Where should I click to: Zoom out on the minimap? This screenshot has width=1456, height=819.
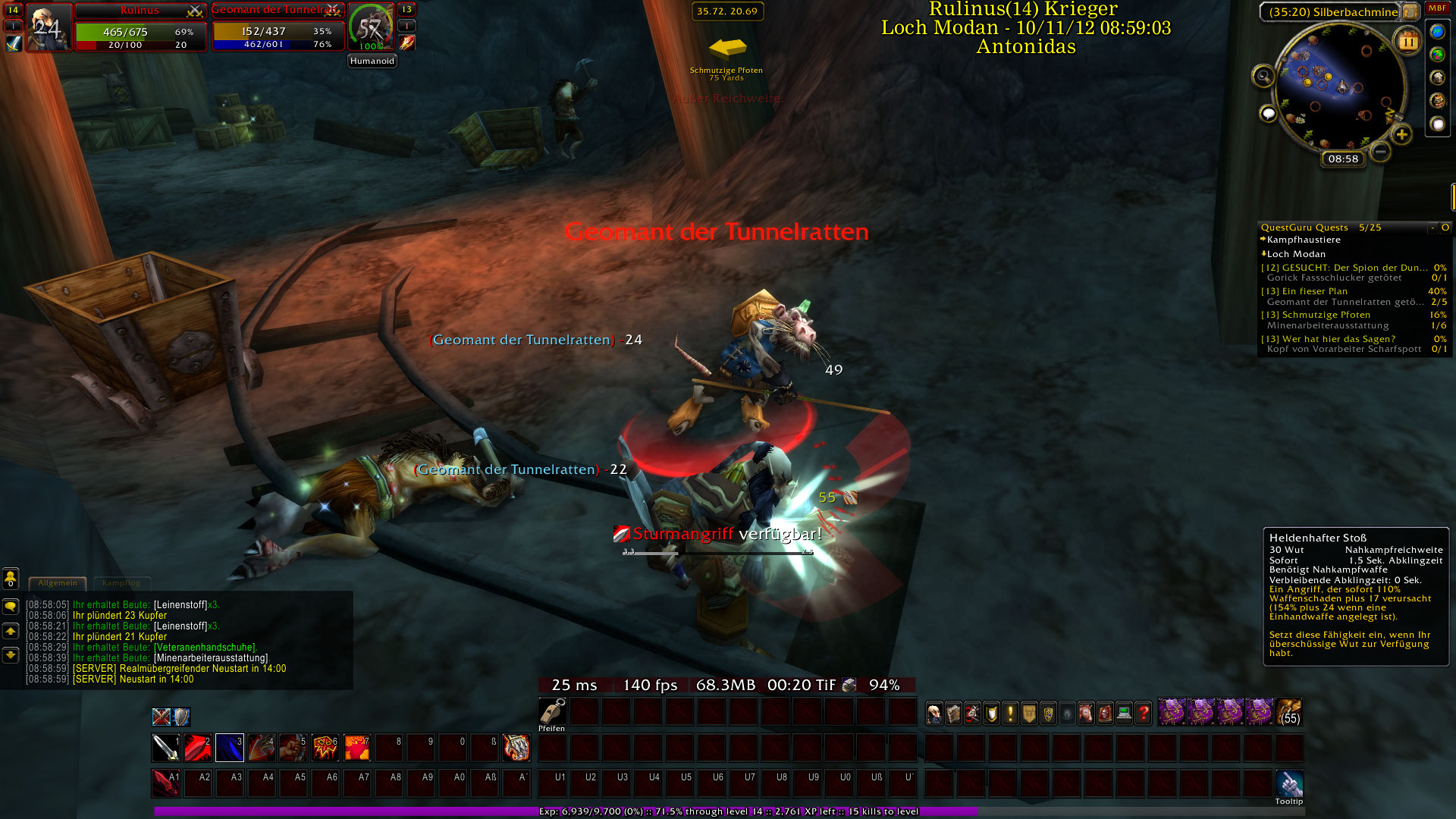1380,152
